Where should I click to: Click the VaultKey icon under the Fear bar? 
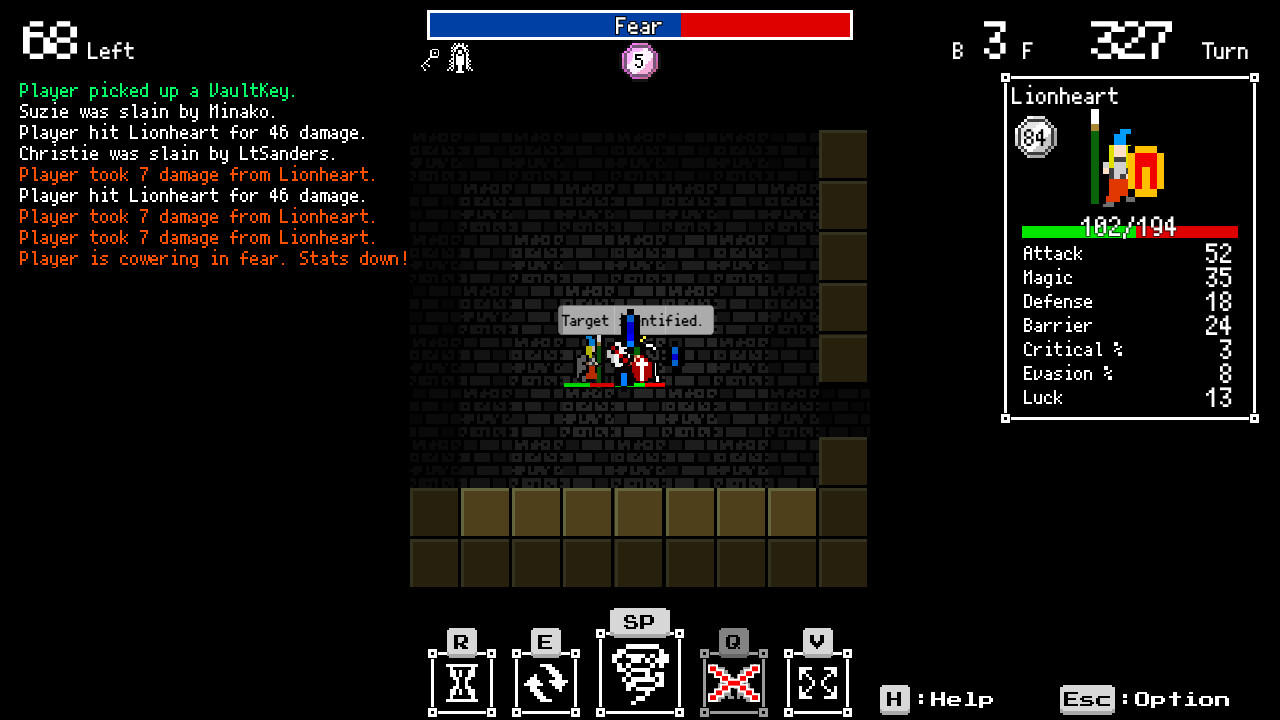[430, 58]
